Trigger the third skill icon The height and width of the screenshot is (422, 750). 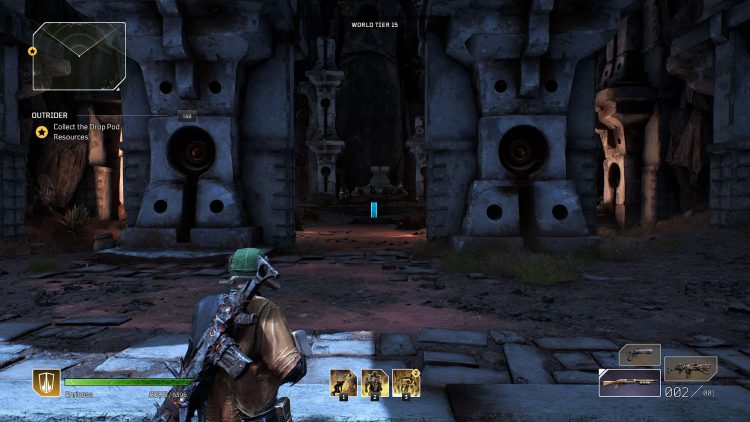click(x=405, y=383)
